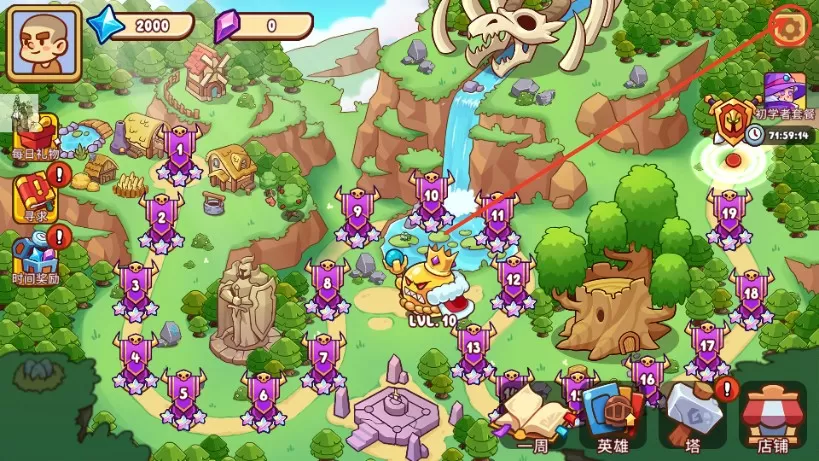This screenshot has width=819, height=461.
Task: Open the player avatar profile
Action: pyautogui.click(x=44, y=43)
